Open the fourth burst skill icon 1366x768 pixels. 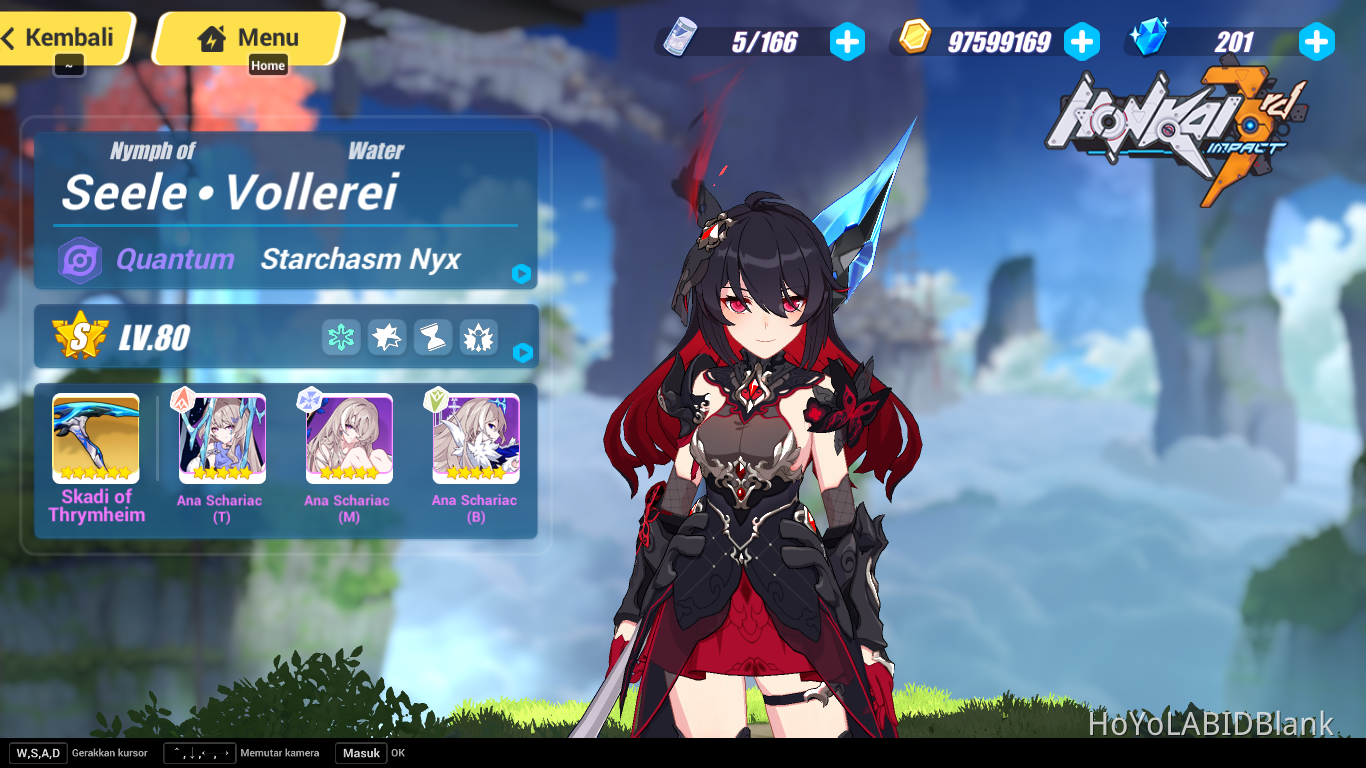coord(478,338)
